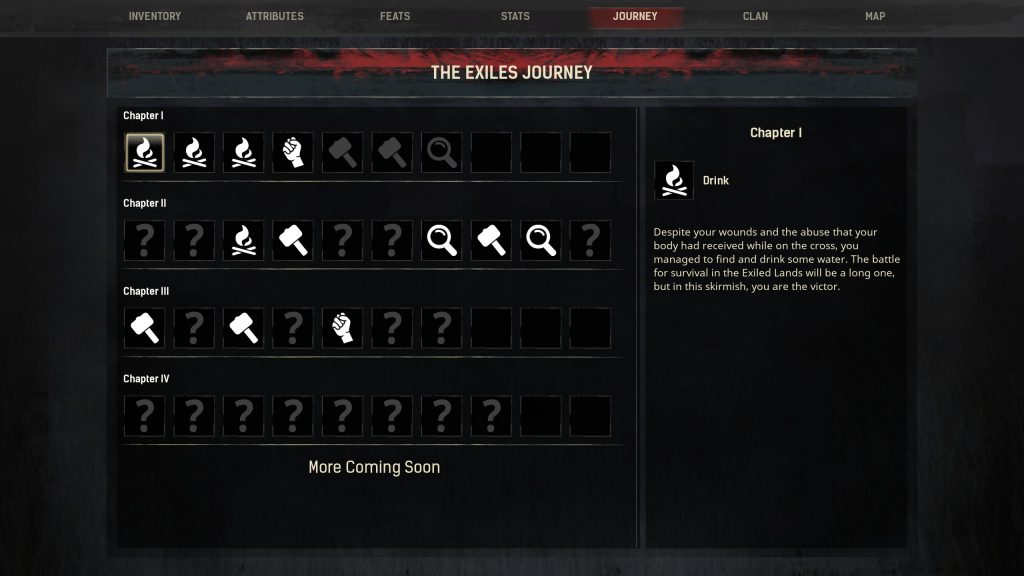Open the Clan tab
The width and height of the screenshot is (1024, 576).
click(x=755, y=16)
